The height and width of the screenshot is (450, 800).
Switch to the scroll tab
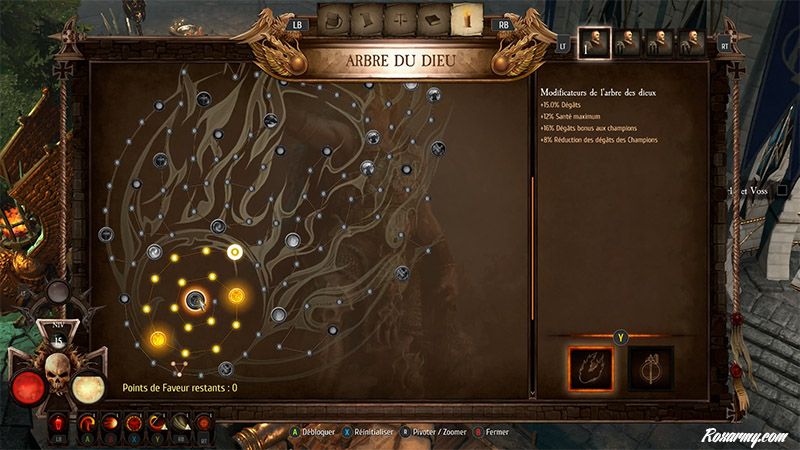click(367, 18)
